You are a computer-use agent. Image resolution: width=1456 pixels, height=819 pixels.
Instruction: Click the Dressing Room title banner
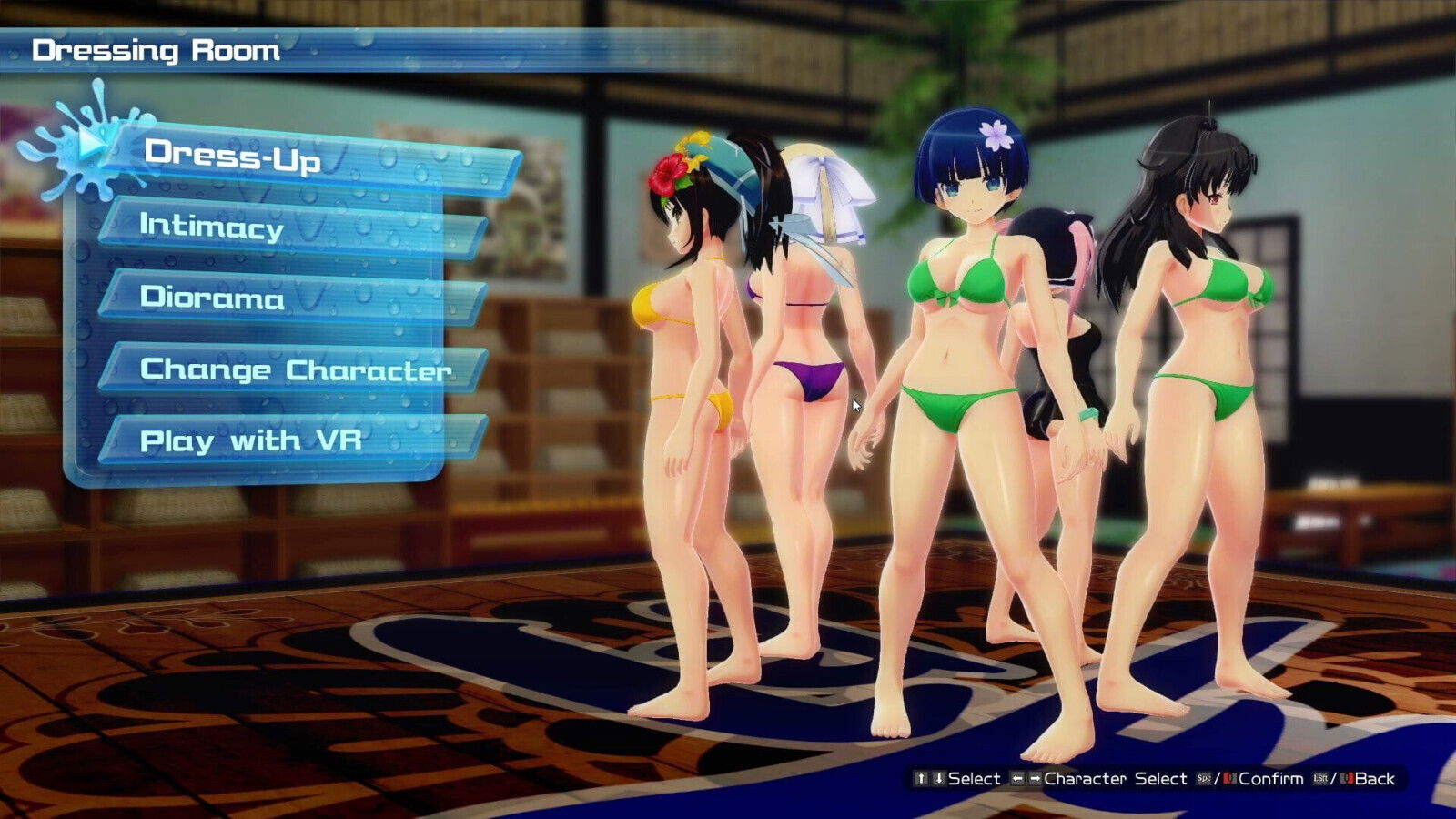(x=155, y=50)
